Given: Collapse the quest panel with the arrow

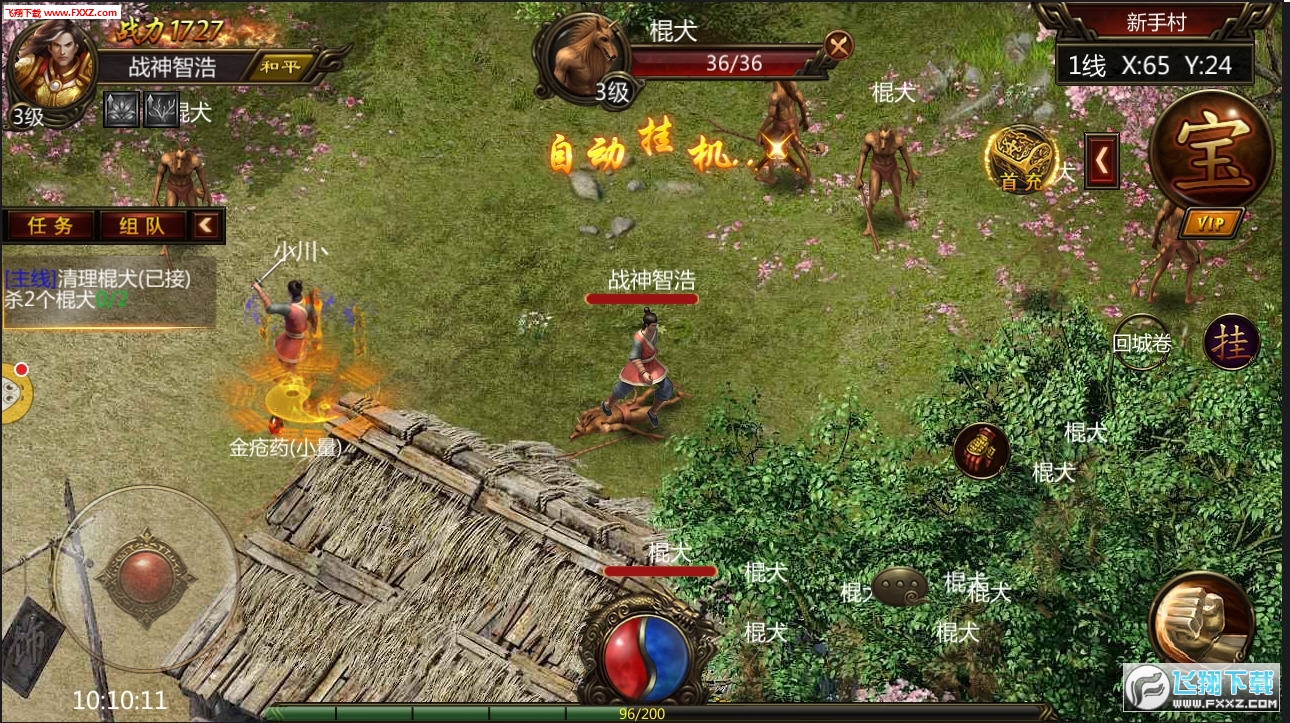Looking at the screenshot, I should click(206, 225).
